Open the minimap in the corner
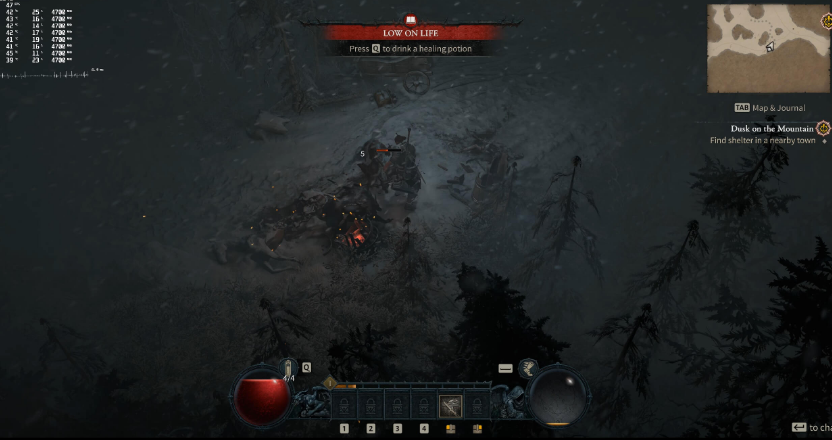The image size is (832, 440). pos(766,48)
